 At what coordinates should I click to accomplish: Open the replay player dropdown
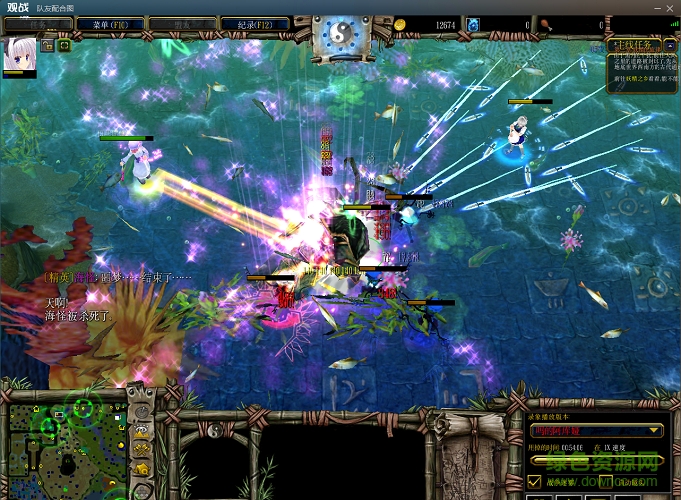click(597, 430)
